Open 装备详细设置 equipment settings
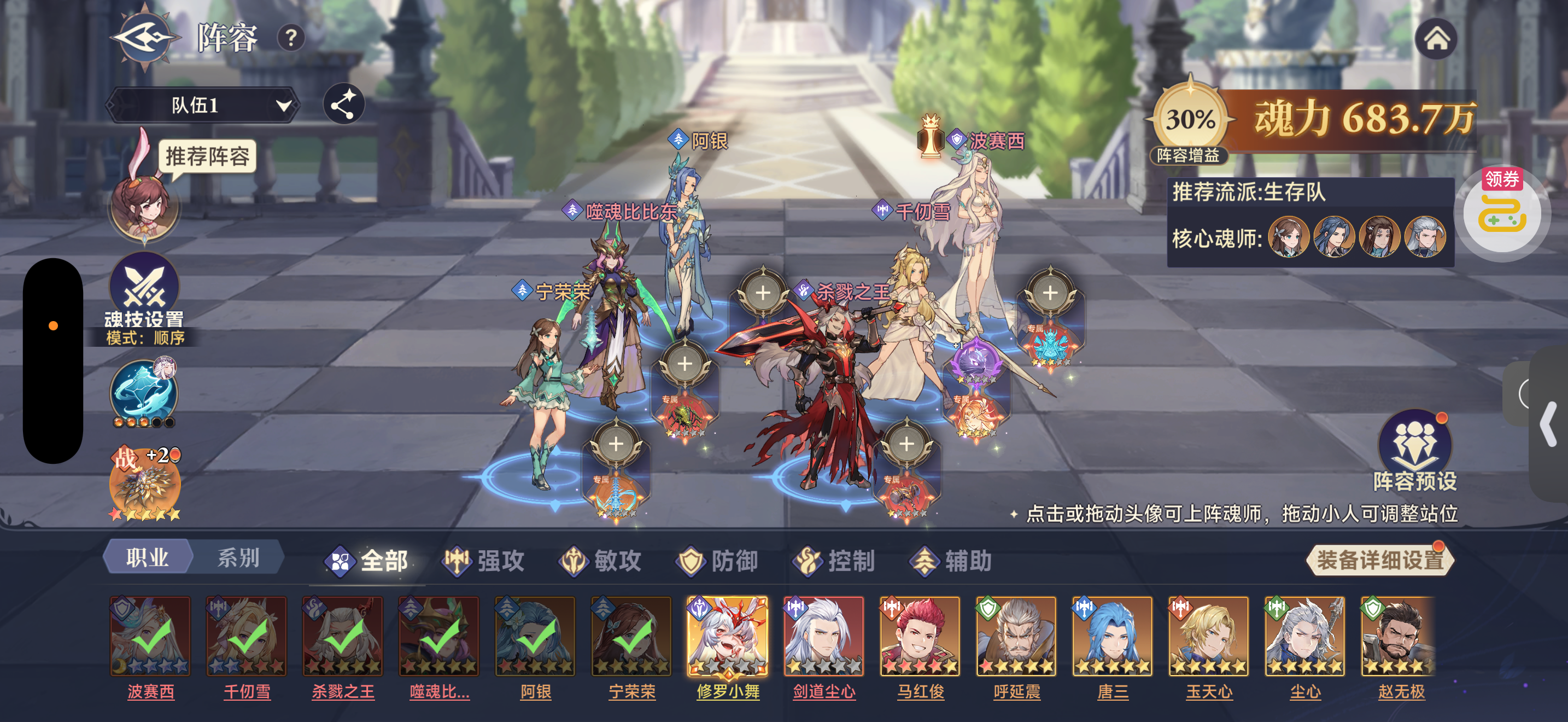The width and height of the screenshot is (1568, 722). pyautogui.click(x=1379, y=560)
